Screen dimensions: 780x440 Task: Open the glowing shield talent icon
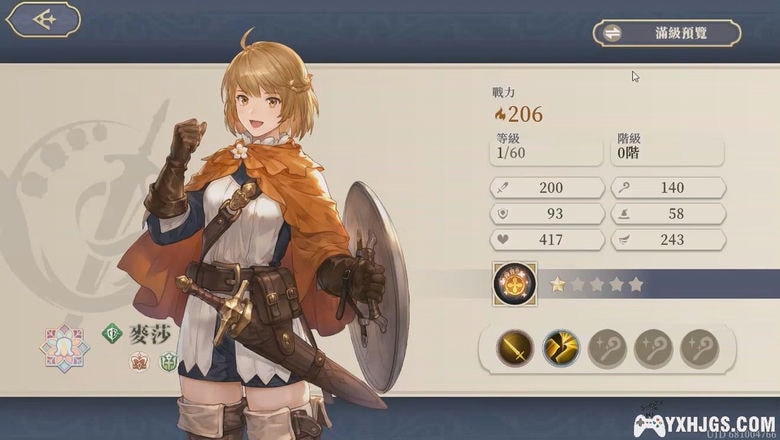click(515, 284)
